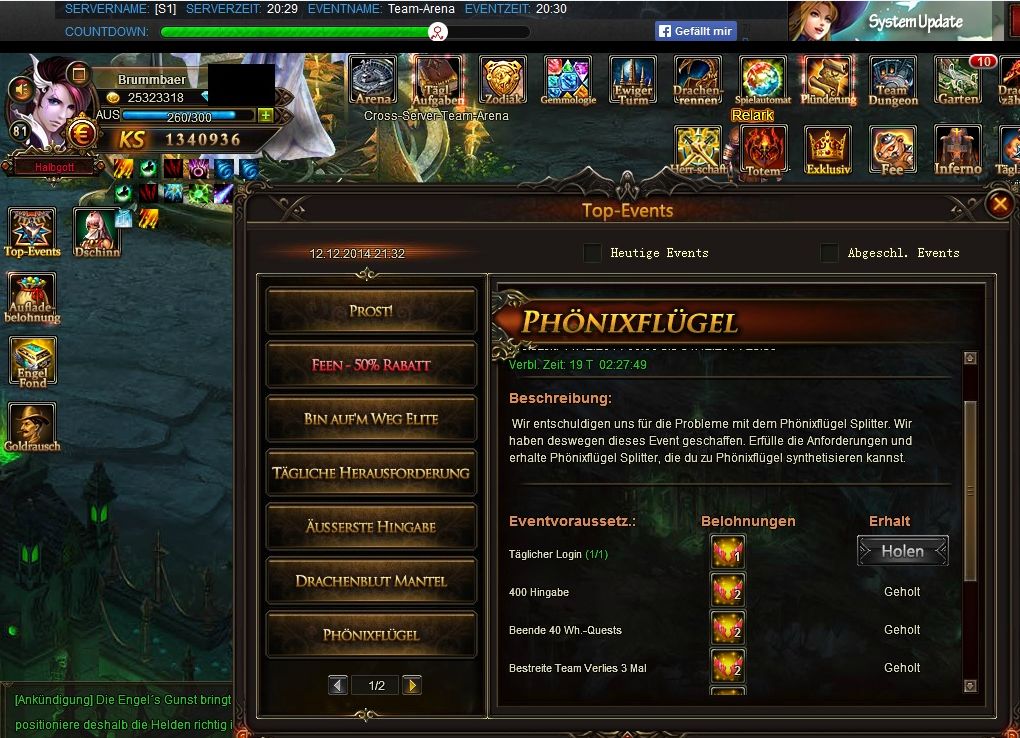
Task: Open the Prost! event entry
Action: coord(371,311)
